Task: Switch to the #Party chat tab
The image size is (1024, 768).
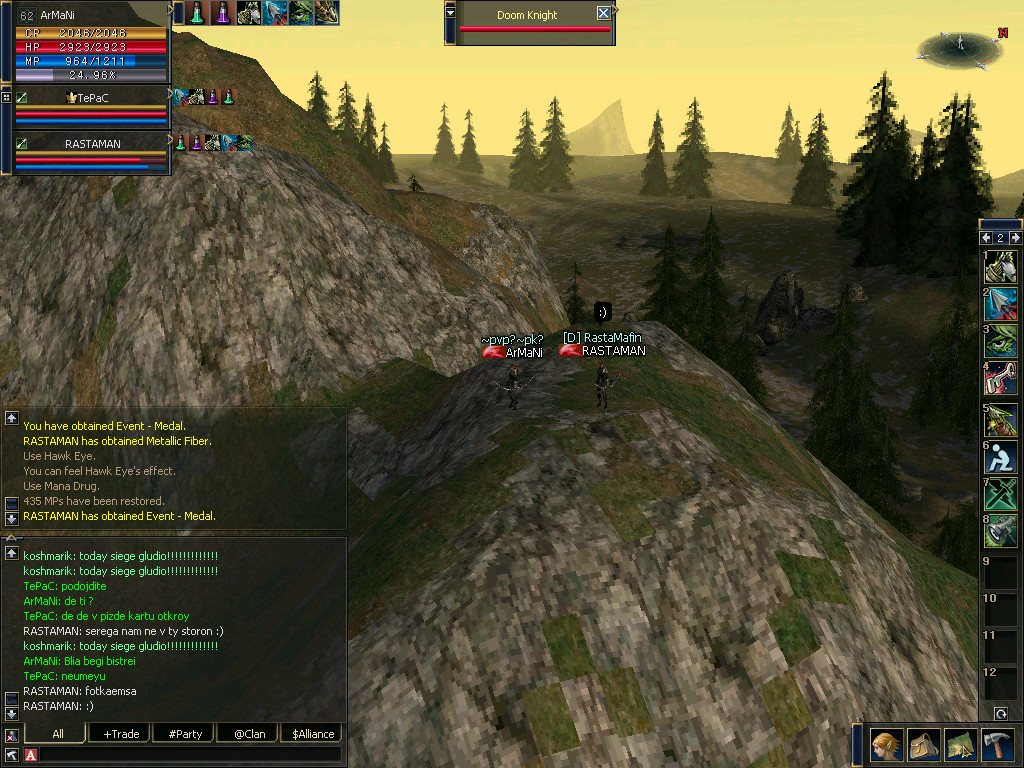Action: coord(185,734)
